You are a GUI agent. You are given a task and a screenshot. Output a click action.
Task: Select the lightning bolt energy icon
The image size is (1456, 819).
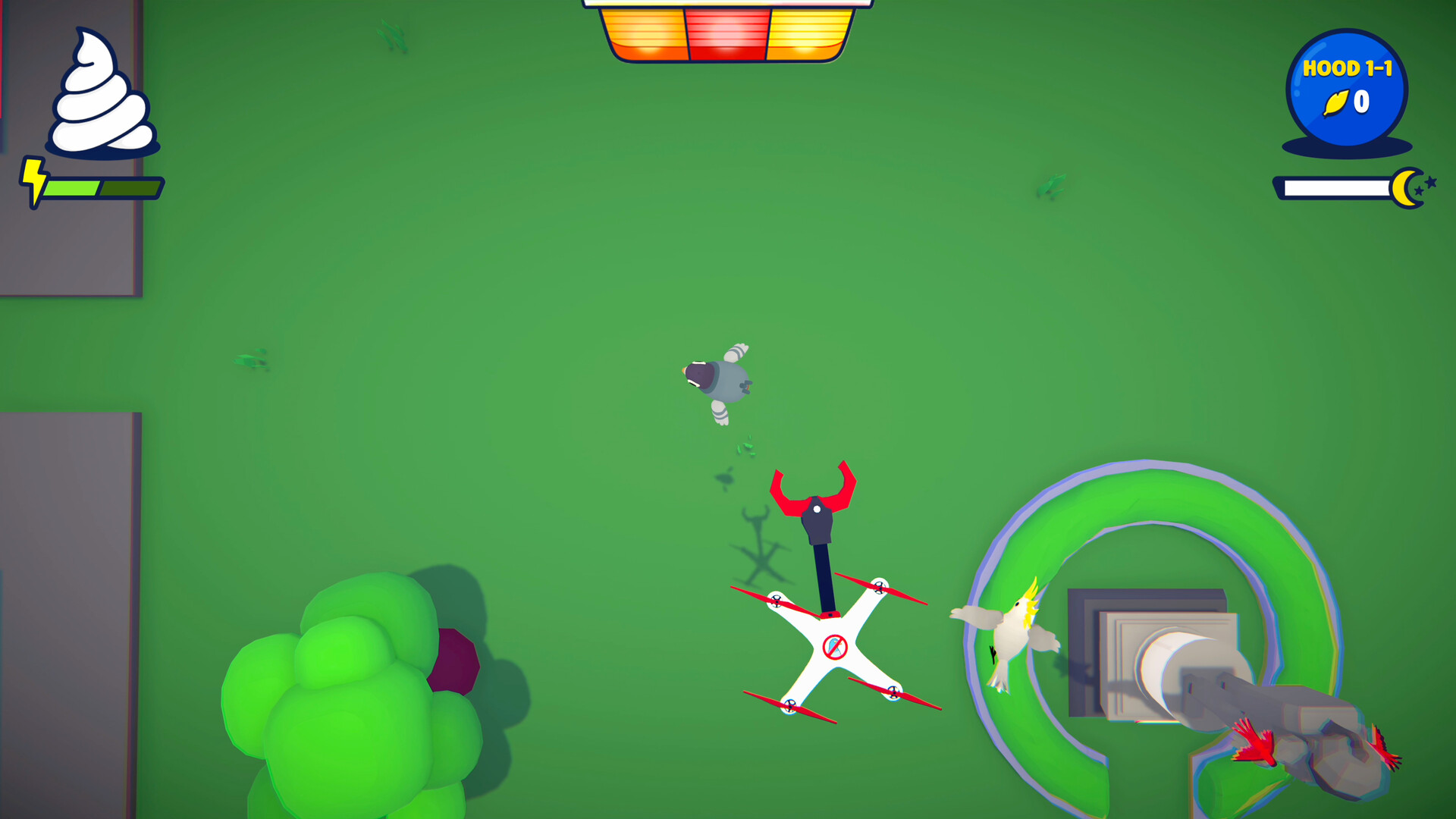pos(33,182)
